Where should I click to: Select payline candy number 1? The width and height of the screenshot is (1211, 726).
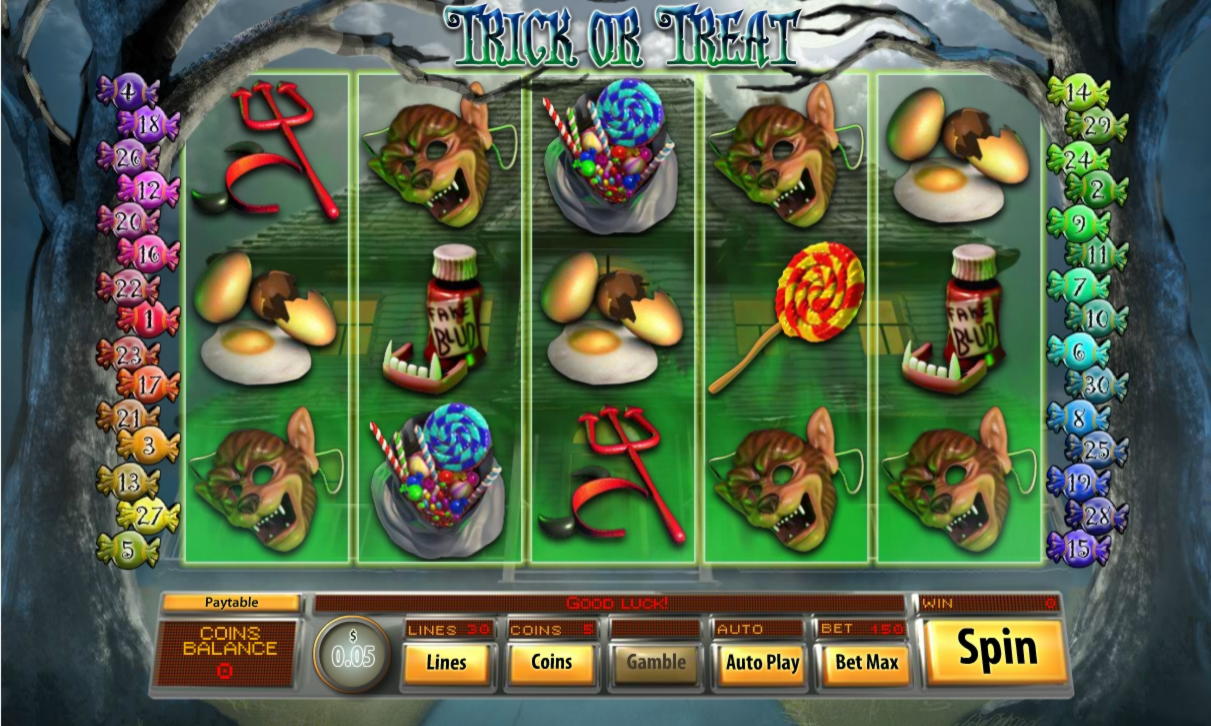[149, 320]
